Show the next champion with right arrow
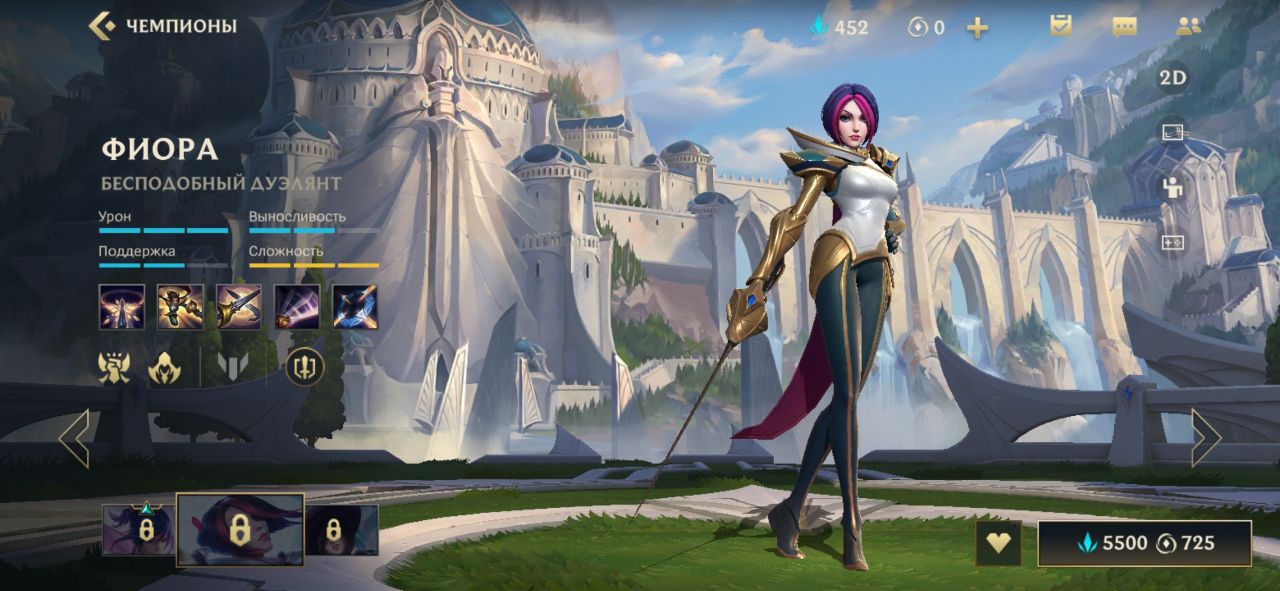1280x591 pixels. pos(1205,438)
